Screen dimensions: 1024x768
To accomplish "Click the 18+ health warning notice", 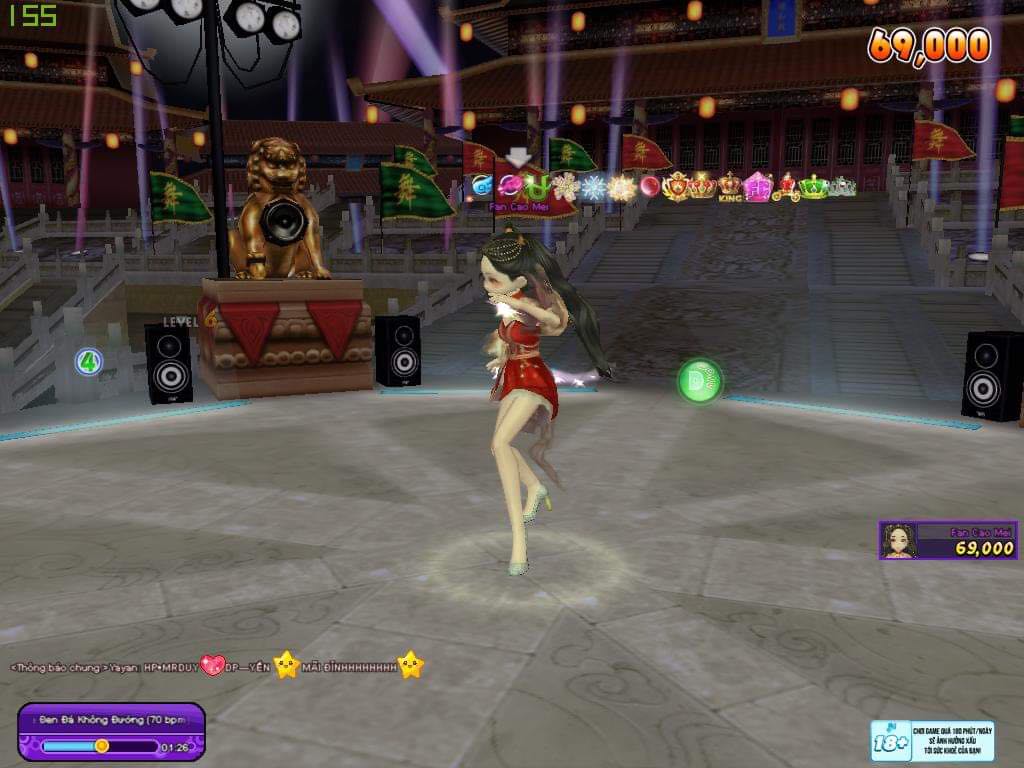I will (x=932, y=741).
